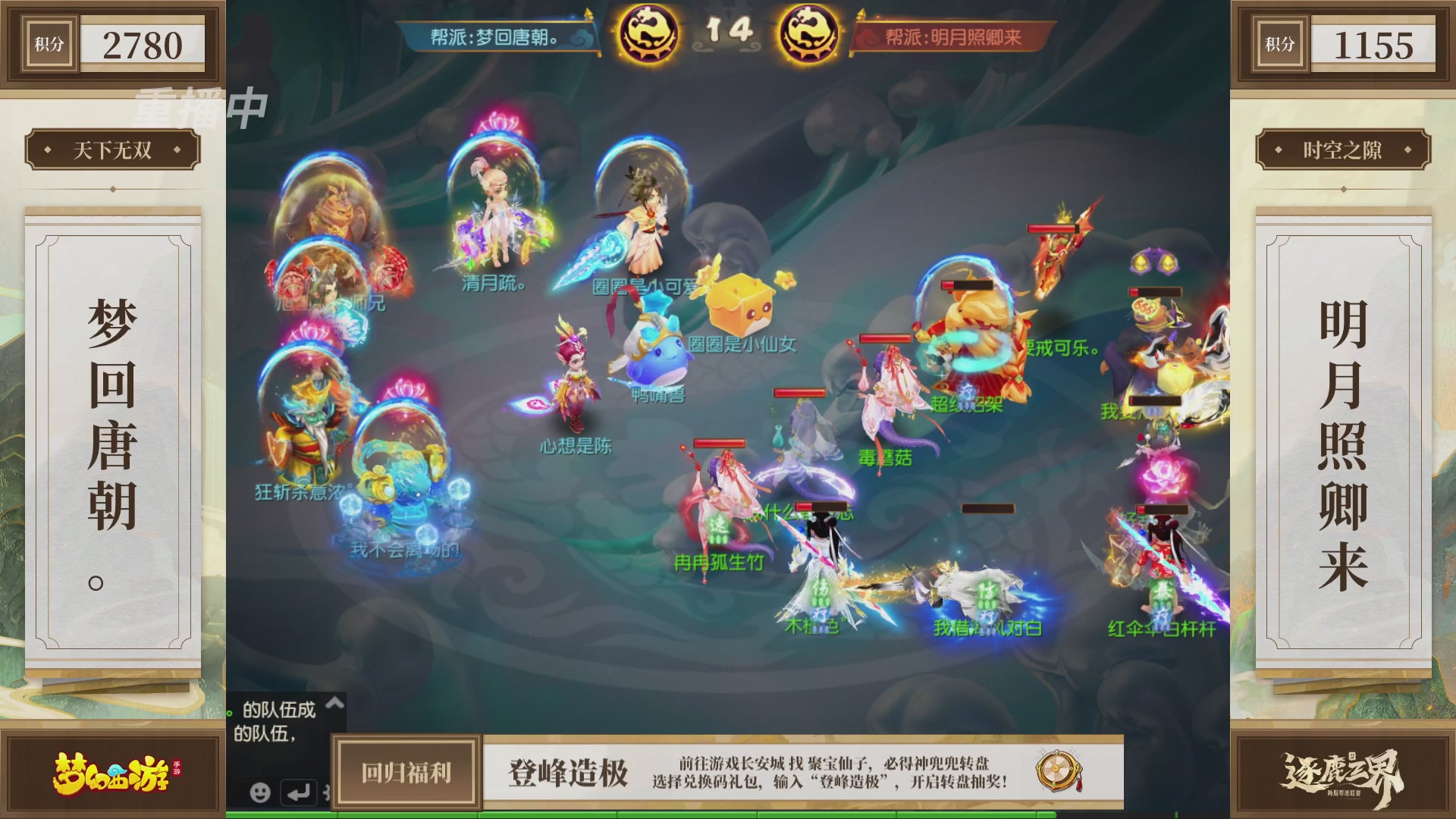Image resolution: width=1456 pixels, height=819 pixels.
Task: Select the 时空之隙 panel on the right
Action: coord(1344,150)
